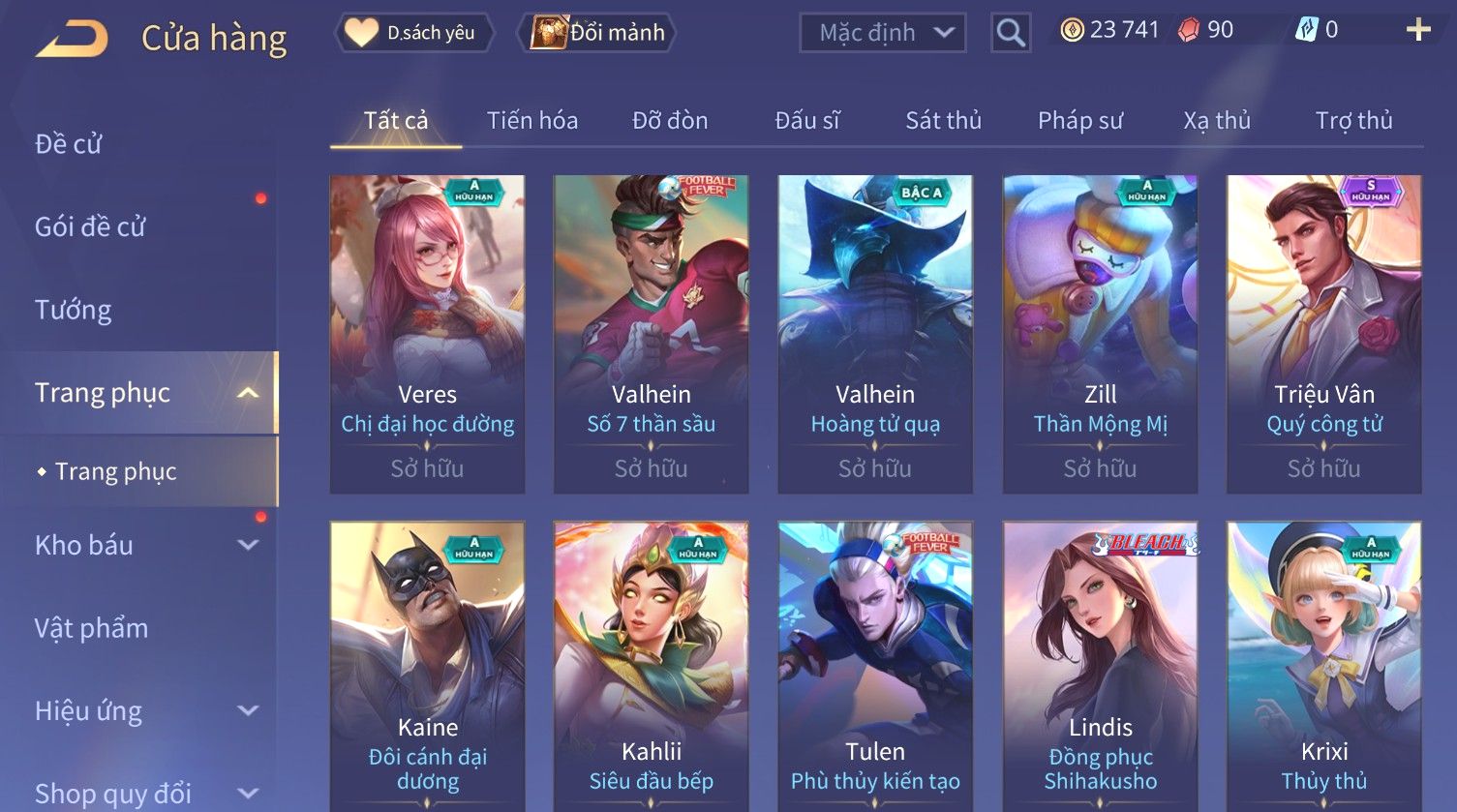1457x812 pixels.
Task: Open the Tướng shop section
Action: tap(74, 310)
